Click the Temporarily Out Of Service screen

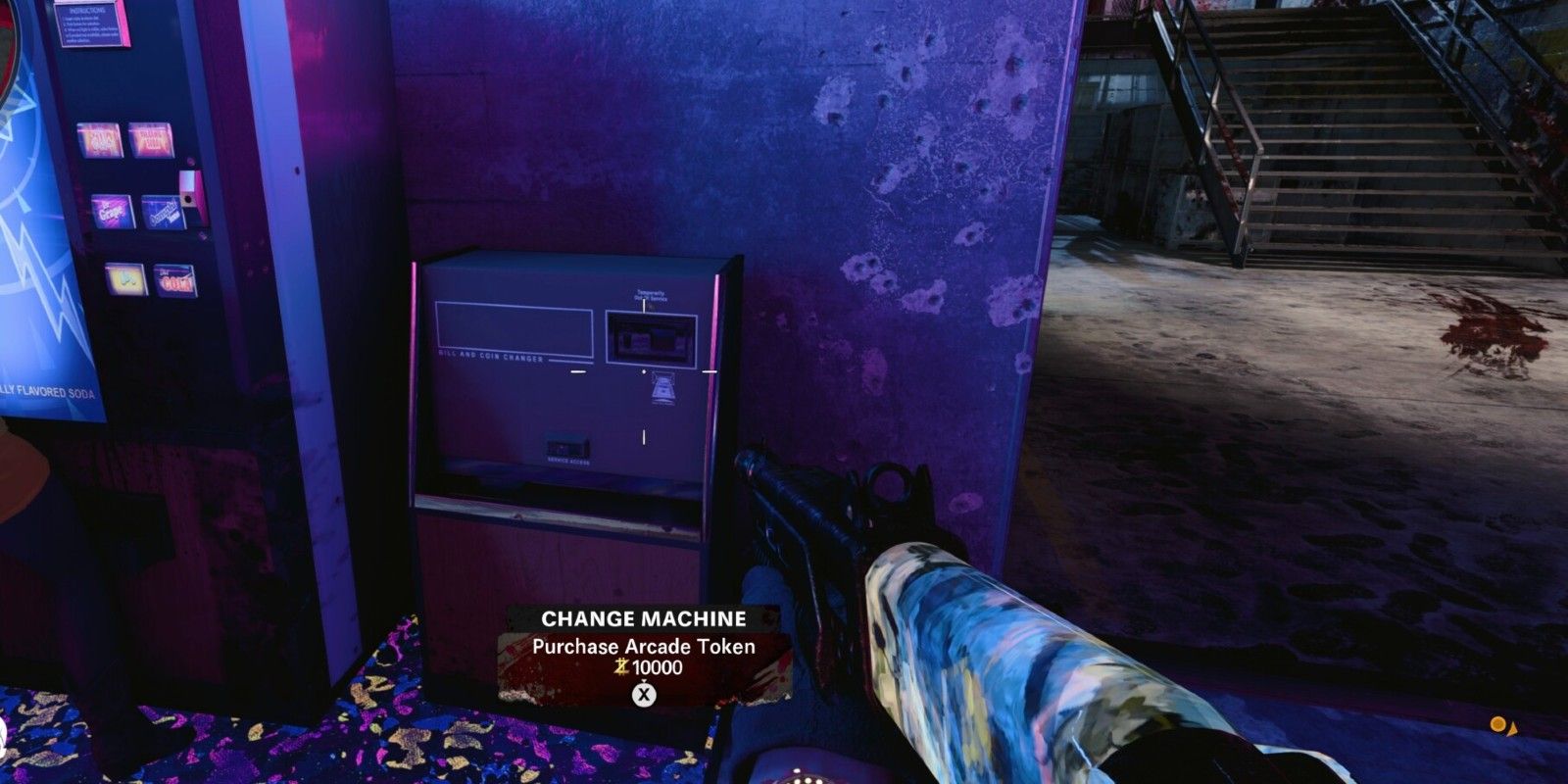tap(651, 337)
